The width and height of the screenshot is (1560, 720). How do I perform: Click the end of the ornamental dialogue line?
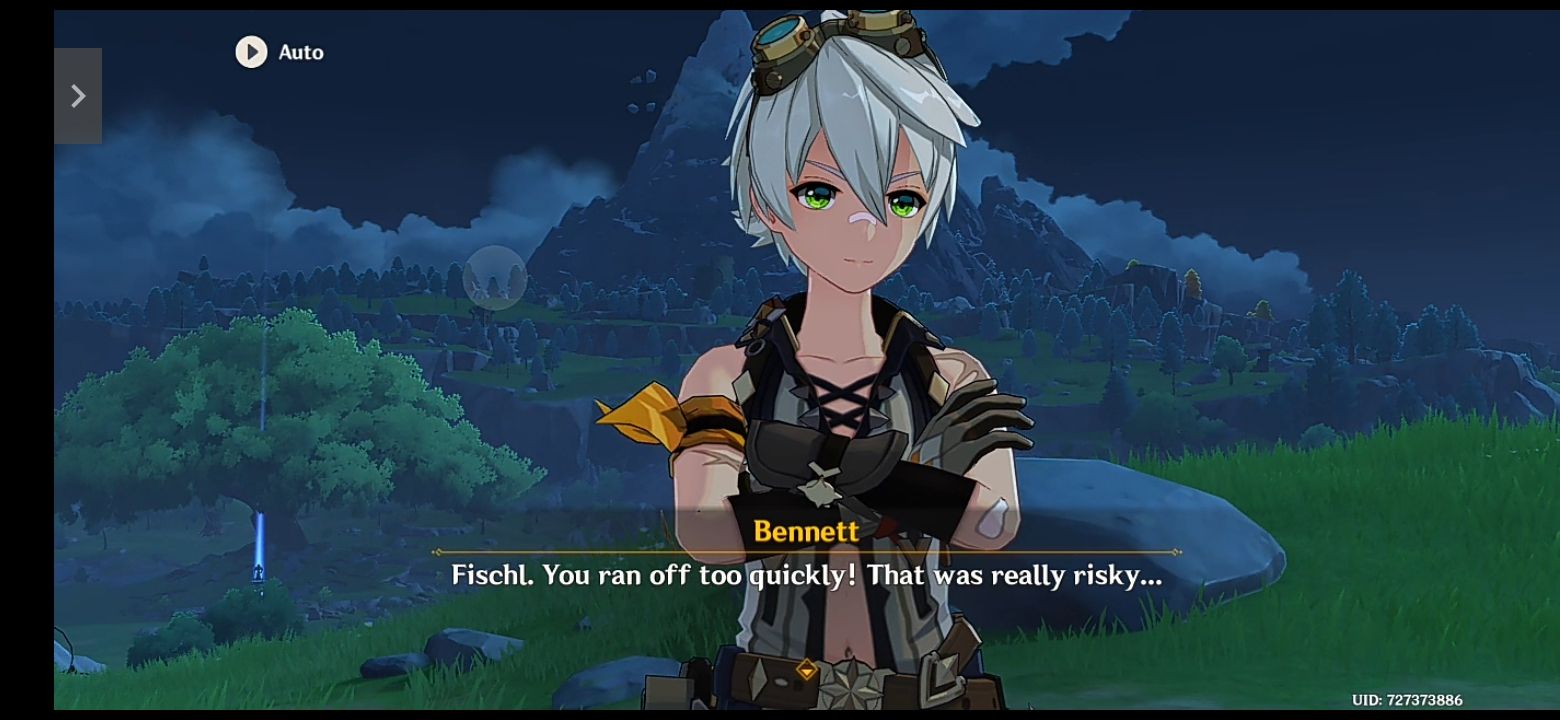click(x=1178, y=552)
